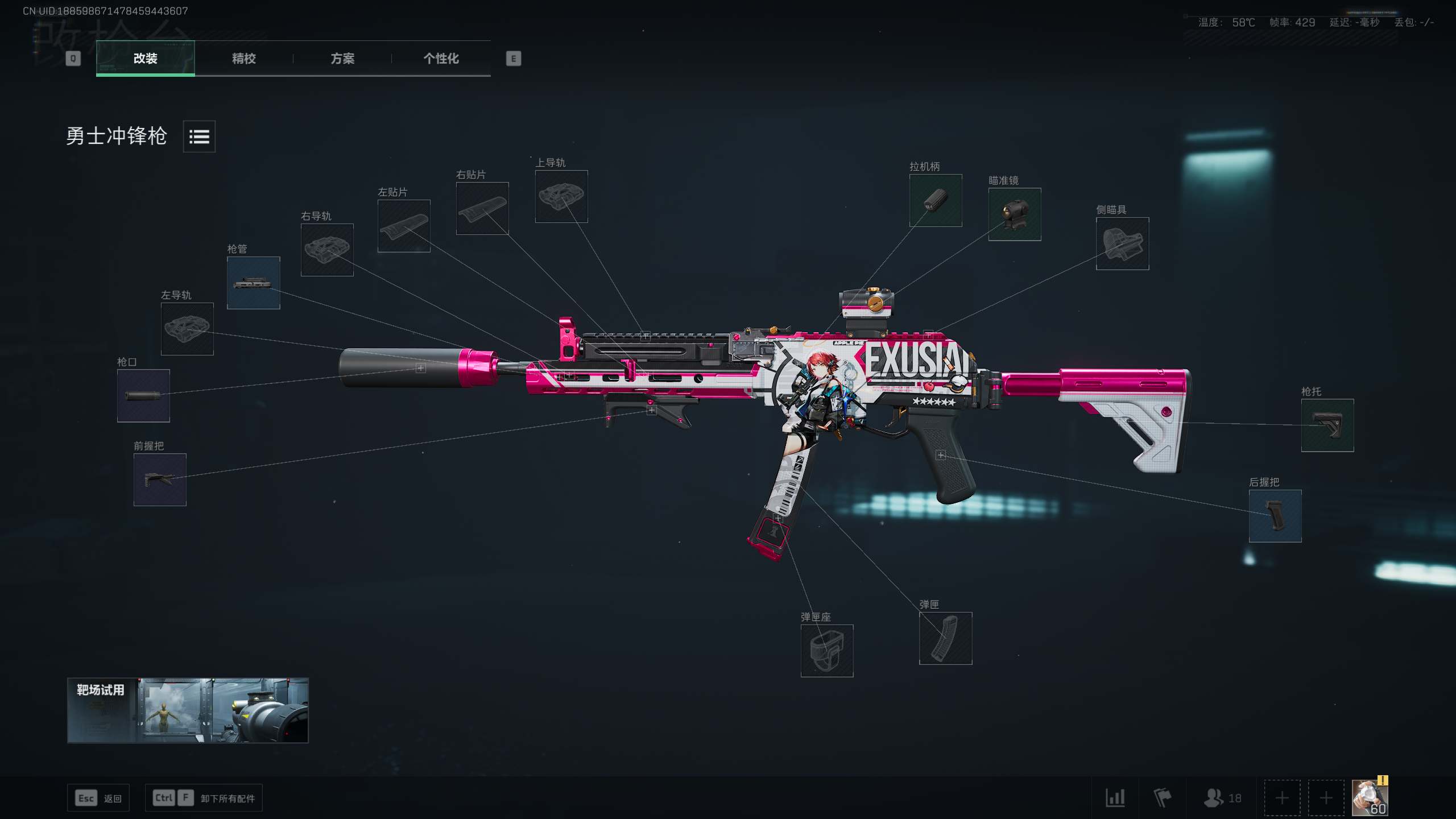Switch to the 改装 tab
Screen dimensions: 1456x819
tap(145, 58)
